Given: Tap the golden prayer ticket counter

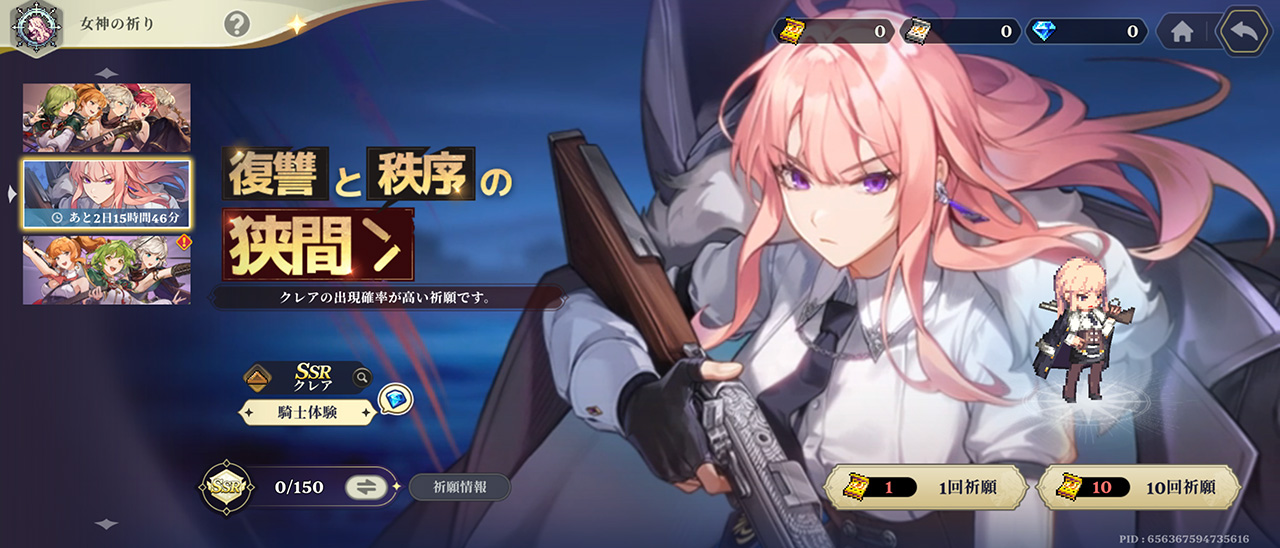Looking at the screenshot, I should pos(834,32).
